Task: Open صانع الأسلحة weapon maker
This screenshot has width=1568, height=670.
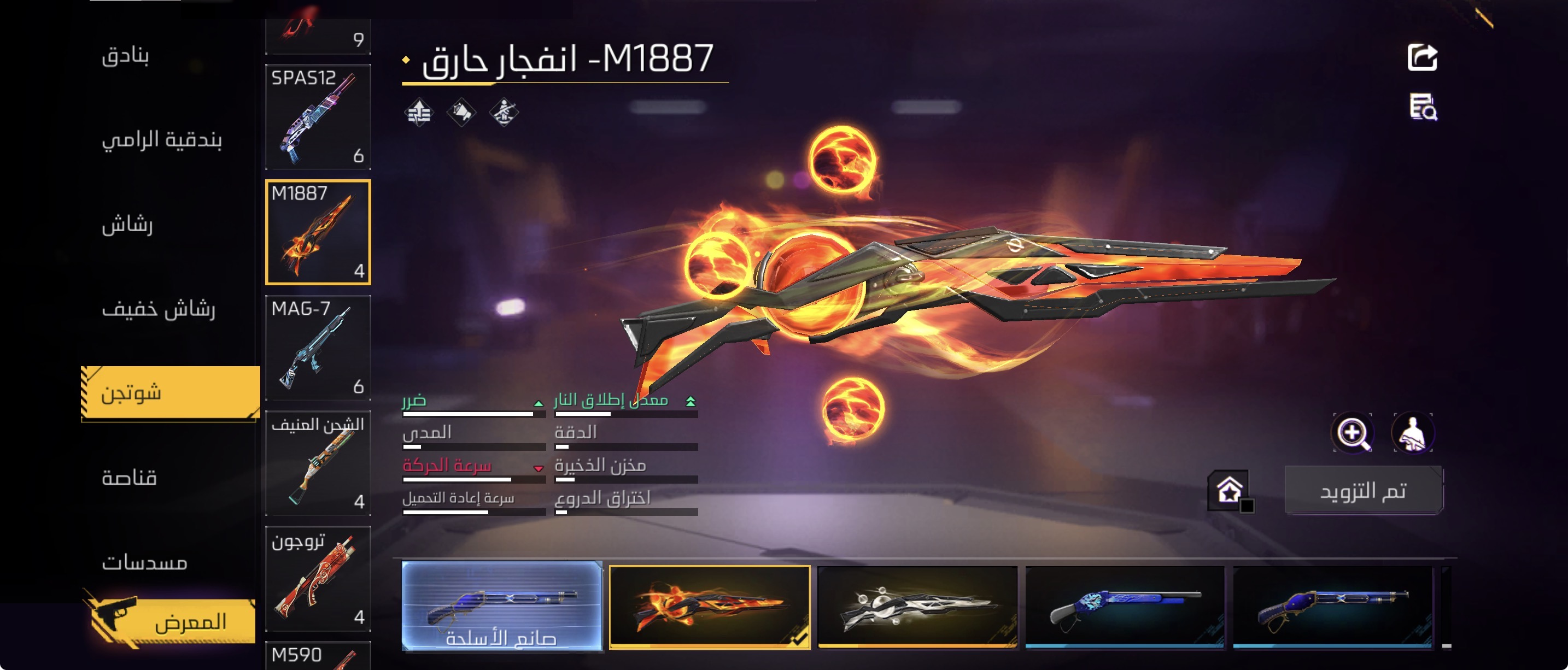Action: coord(500,642)
